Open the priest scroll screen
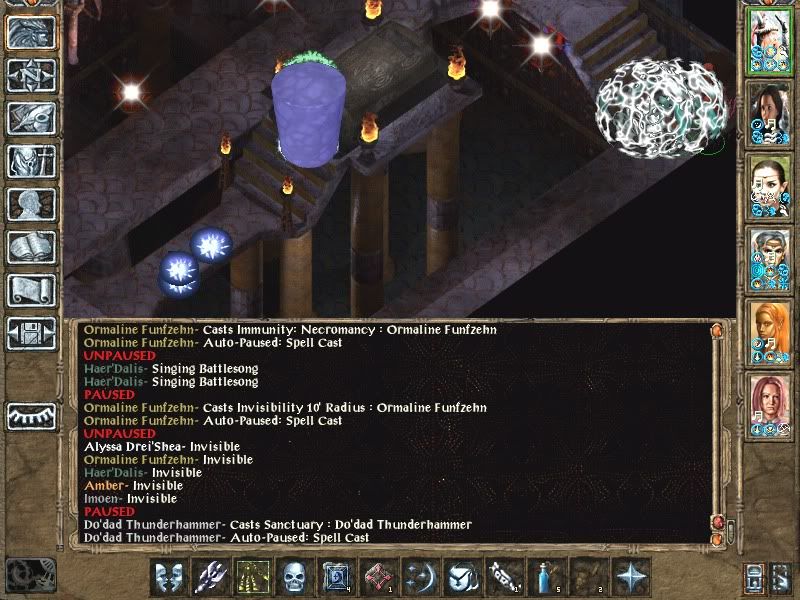The image size is (800, 600). click(x=31, y=290)
